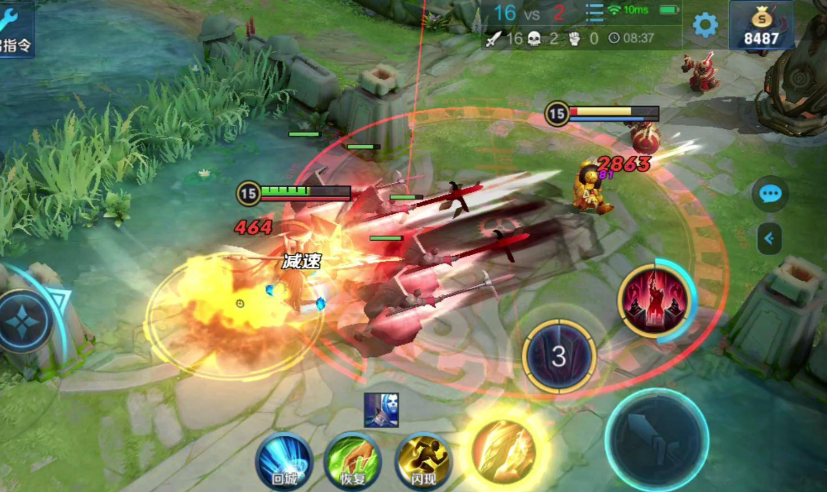Image resolution: width=827 pixels, height=492 pixels.
Task: Open the settings gear menu
Action: coord(706,25)
